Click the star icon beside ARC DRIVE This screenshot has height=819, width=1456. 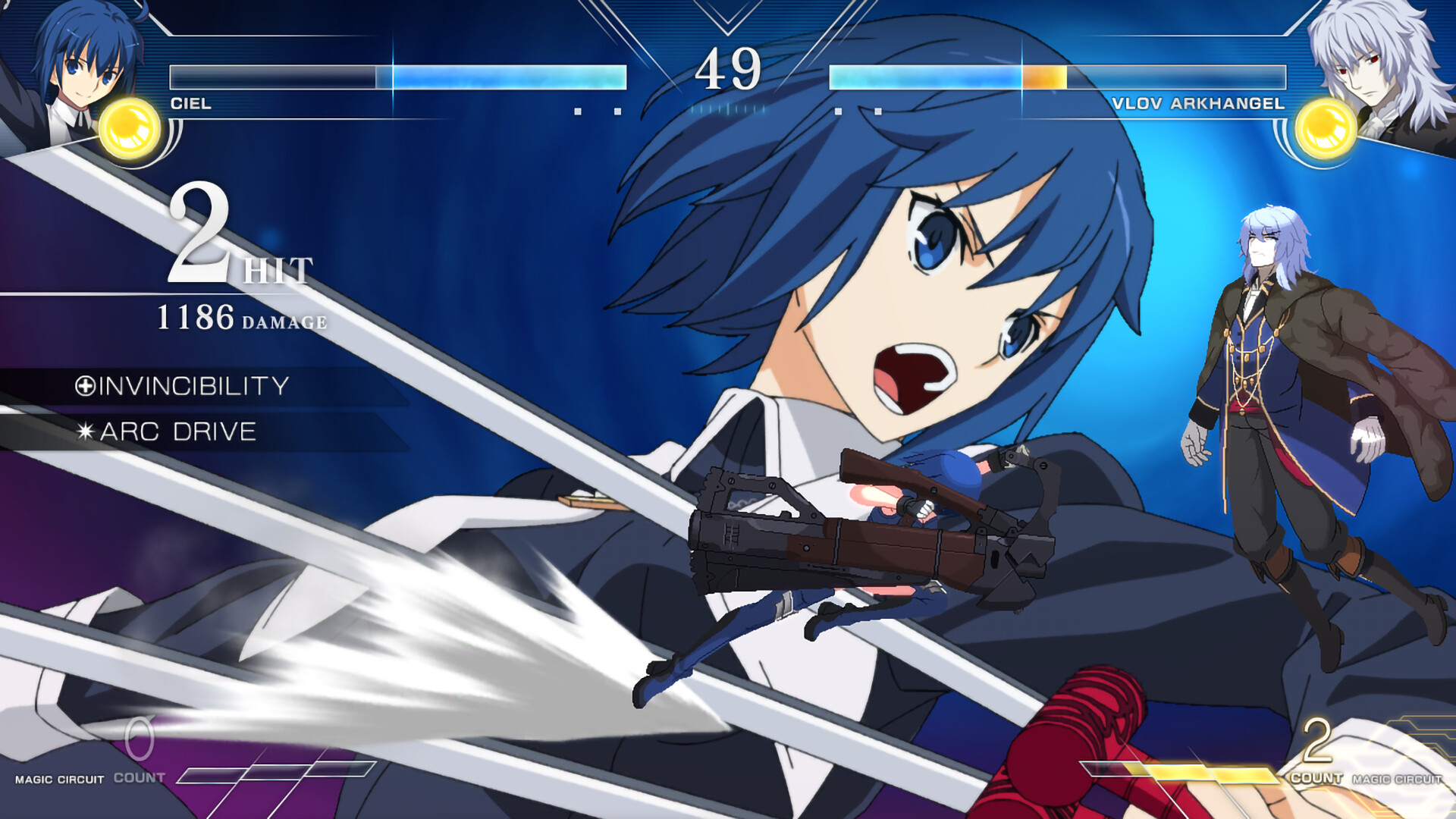click(x=86, y=432)
